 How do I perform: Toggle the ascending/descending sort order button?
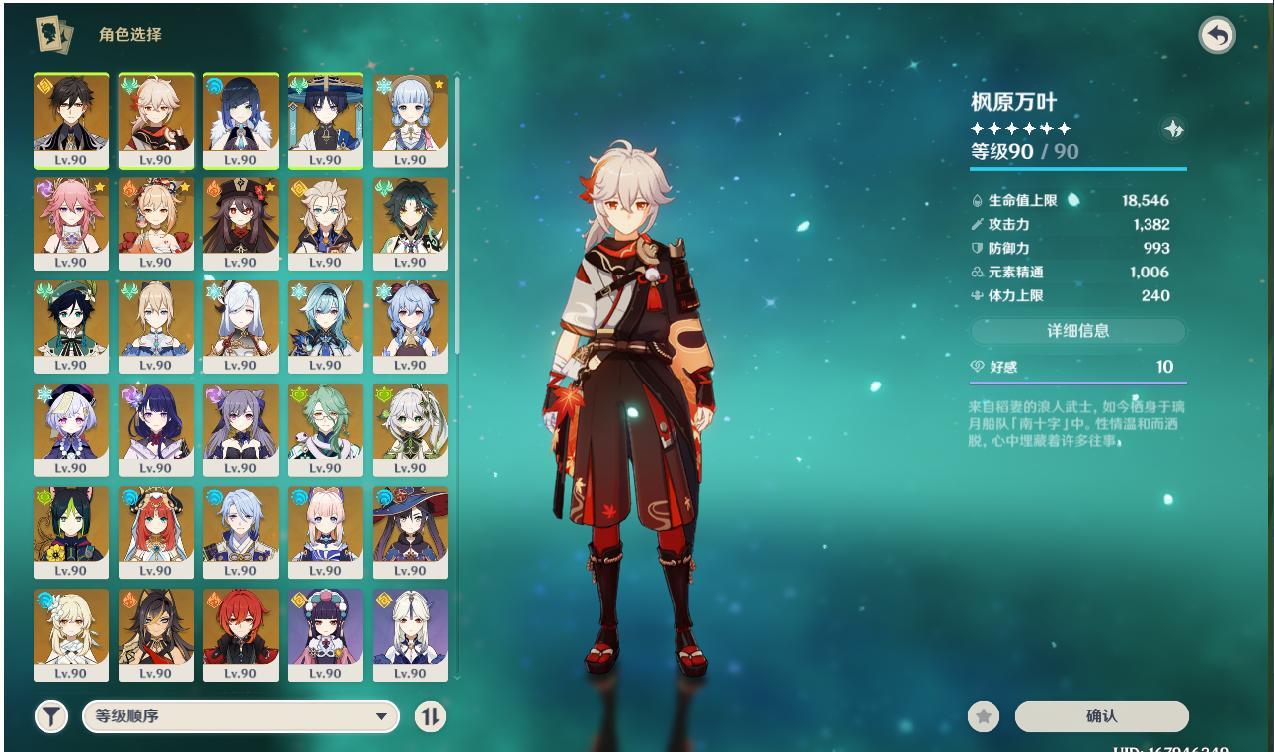[430, 716]
